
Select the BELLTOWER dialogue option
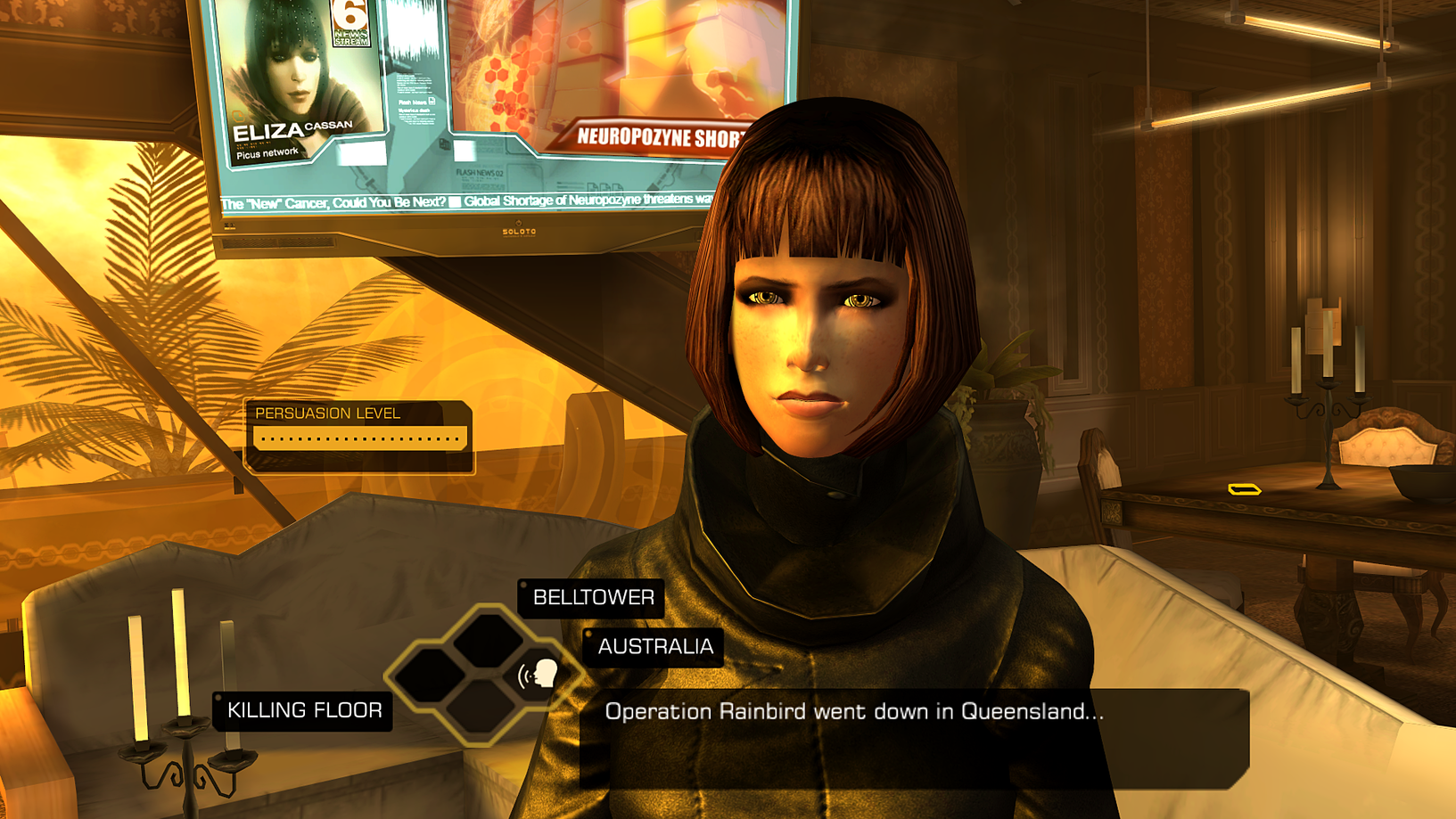[x=592, y=598]
